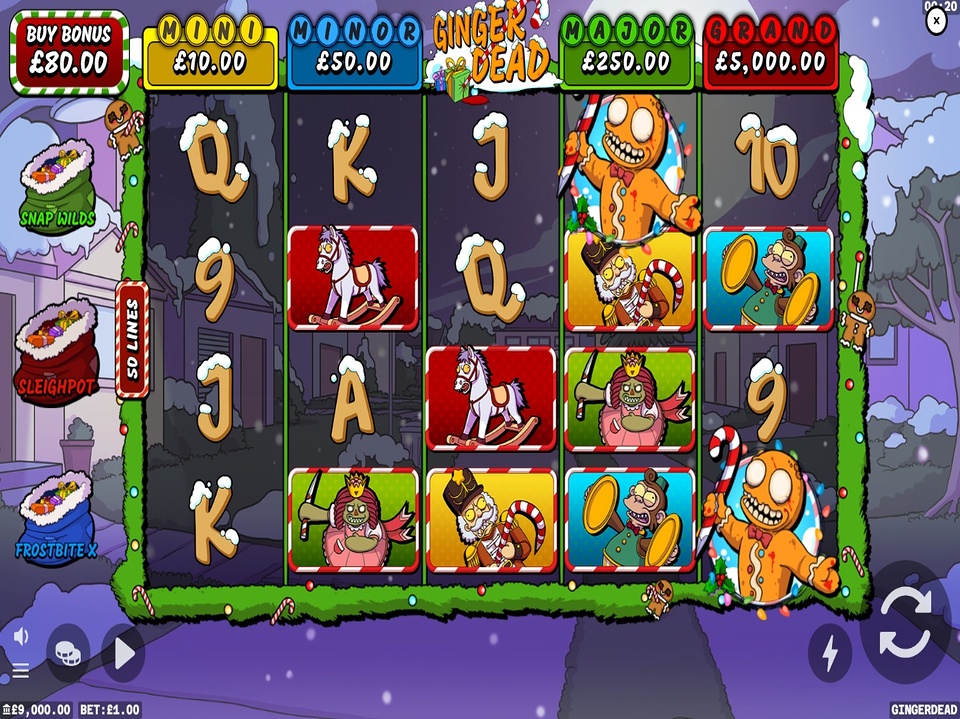Open the Buy Bonus £80.00 offer
The width and height of the screenshot is (960, 719).
pyautogui.click(x=68, y=50)
